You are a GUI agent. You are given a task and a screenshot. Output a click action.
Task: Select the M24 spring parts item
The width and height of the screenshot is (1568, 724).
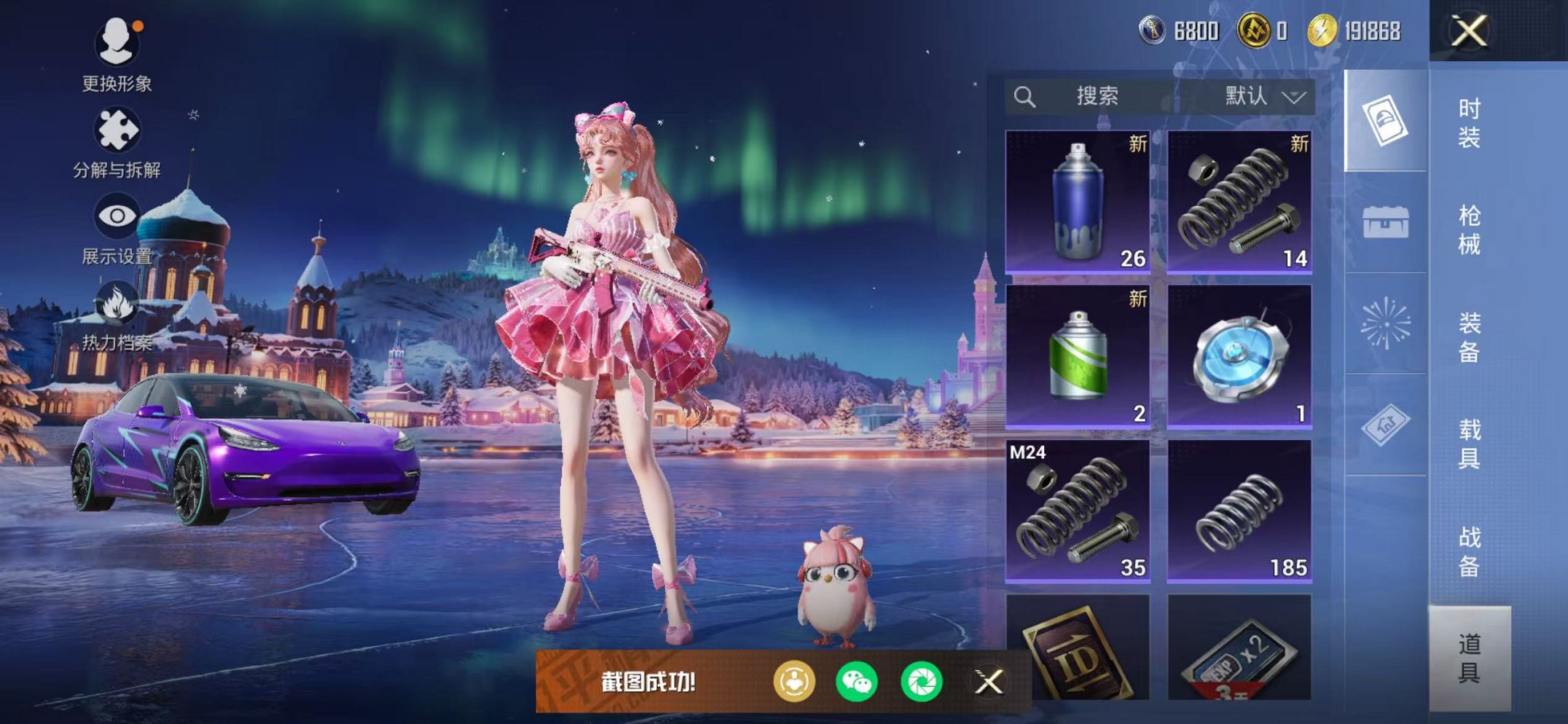(x=1078, y=511)
